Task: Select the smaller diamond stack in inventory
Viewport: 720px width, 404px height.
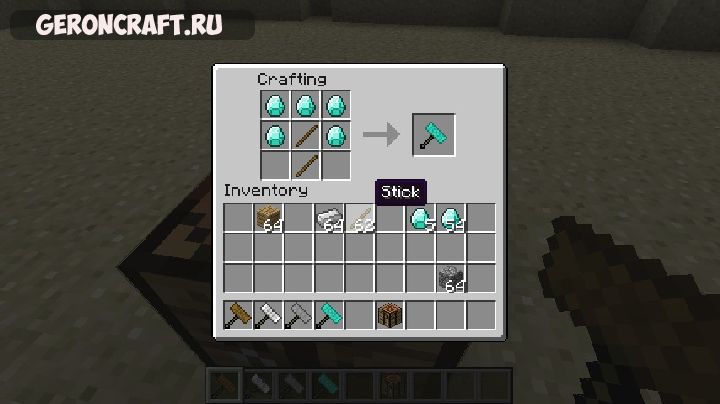Action: (420, 218)
